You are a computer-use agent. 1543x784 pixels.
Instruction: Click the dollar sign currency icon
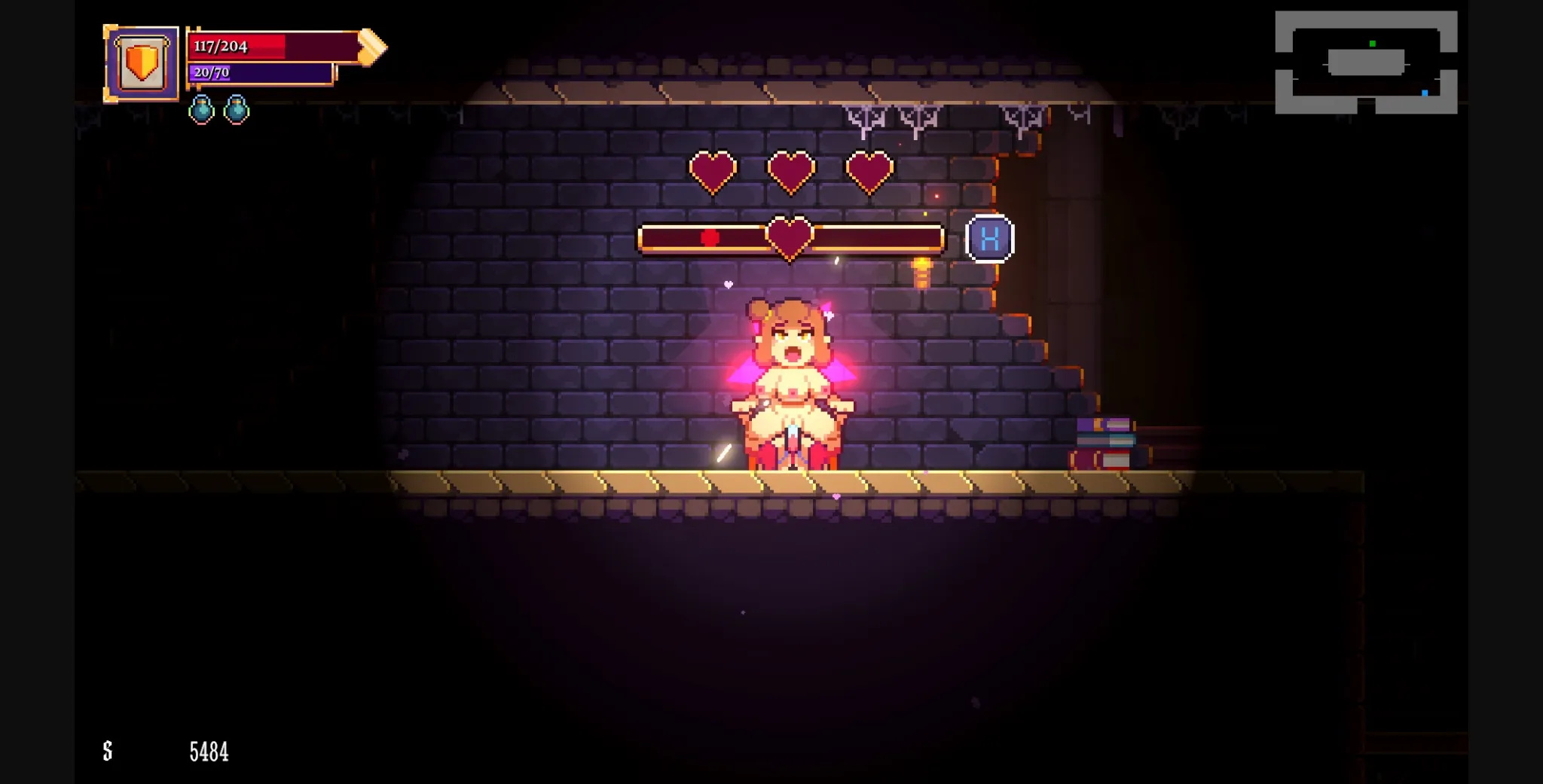pyautogui.click(x=107, y=750)
